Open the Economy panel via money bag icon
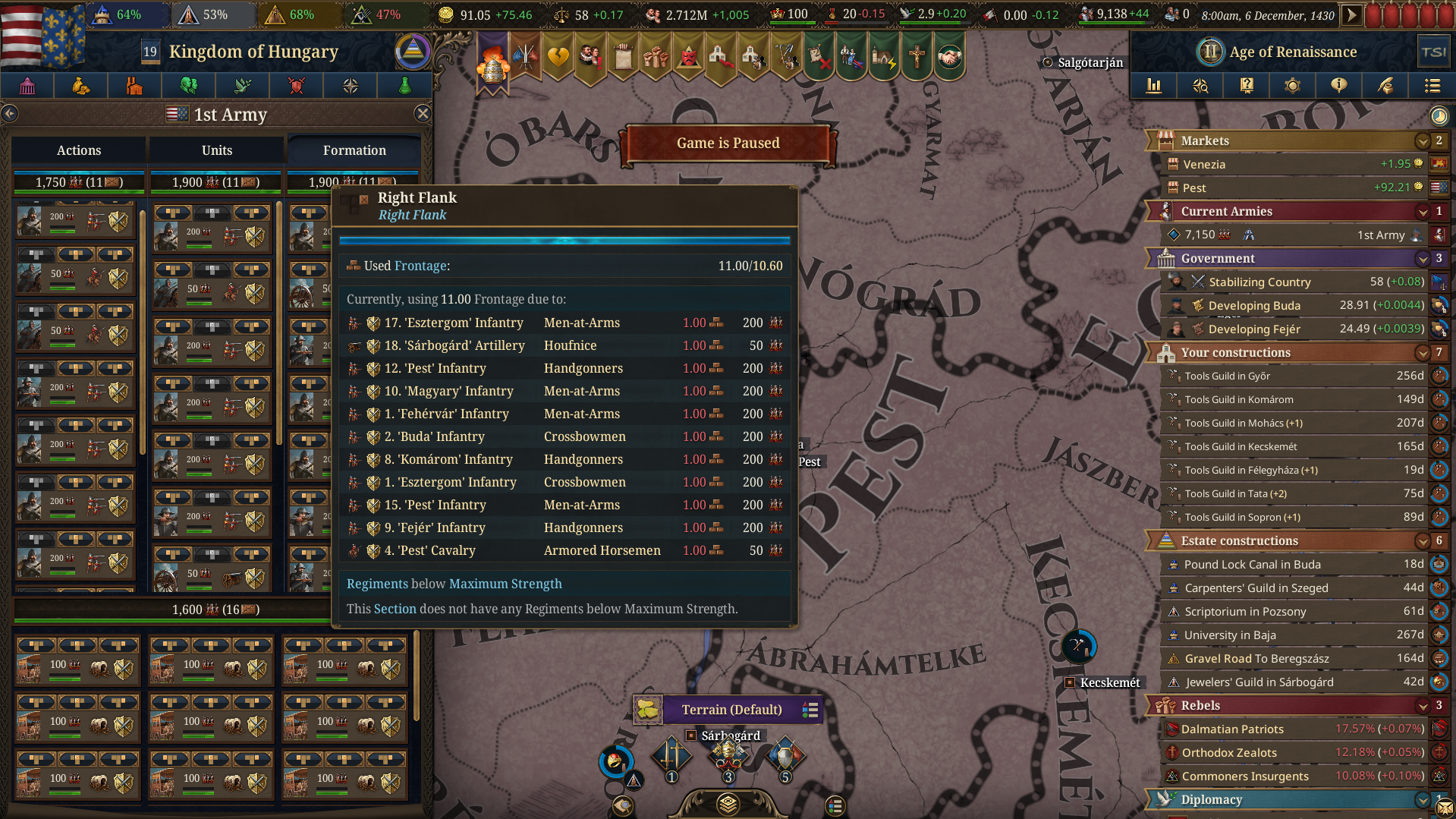Viewport: 1456px width, 819px height. [x=80, y=86]
